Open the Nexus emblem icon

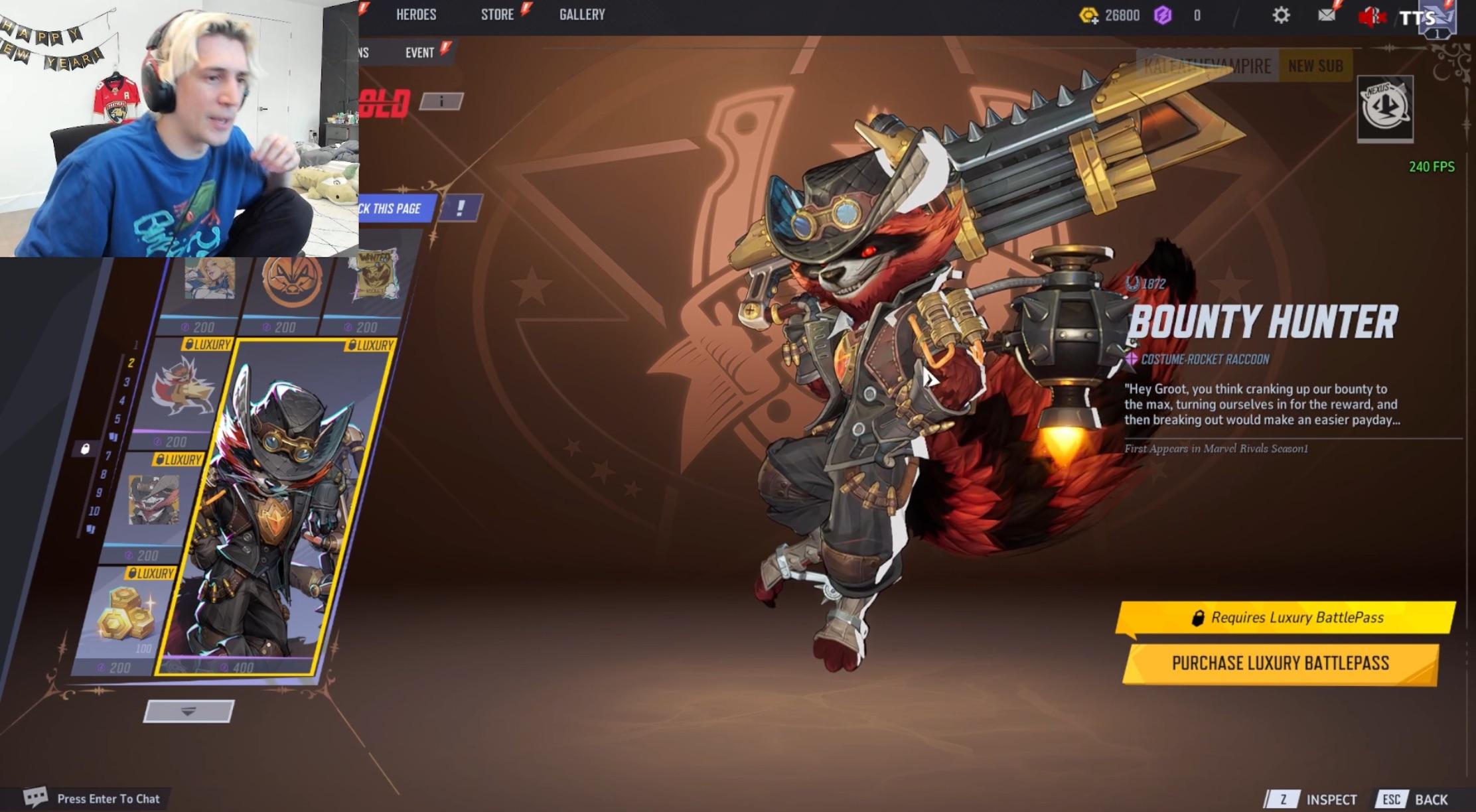coord(1385,108)
